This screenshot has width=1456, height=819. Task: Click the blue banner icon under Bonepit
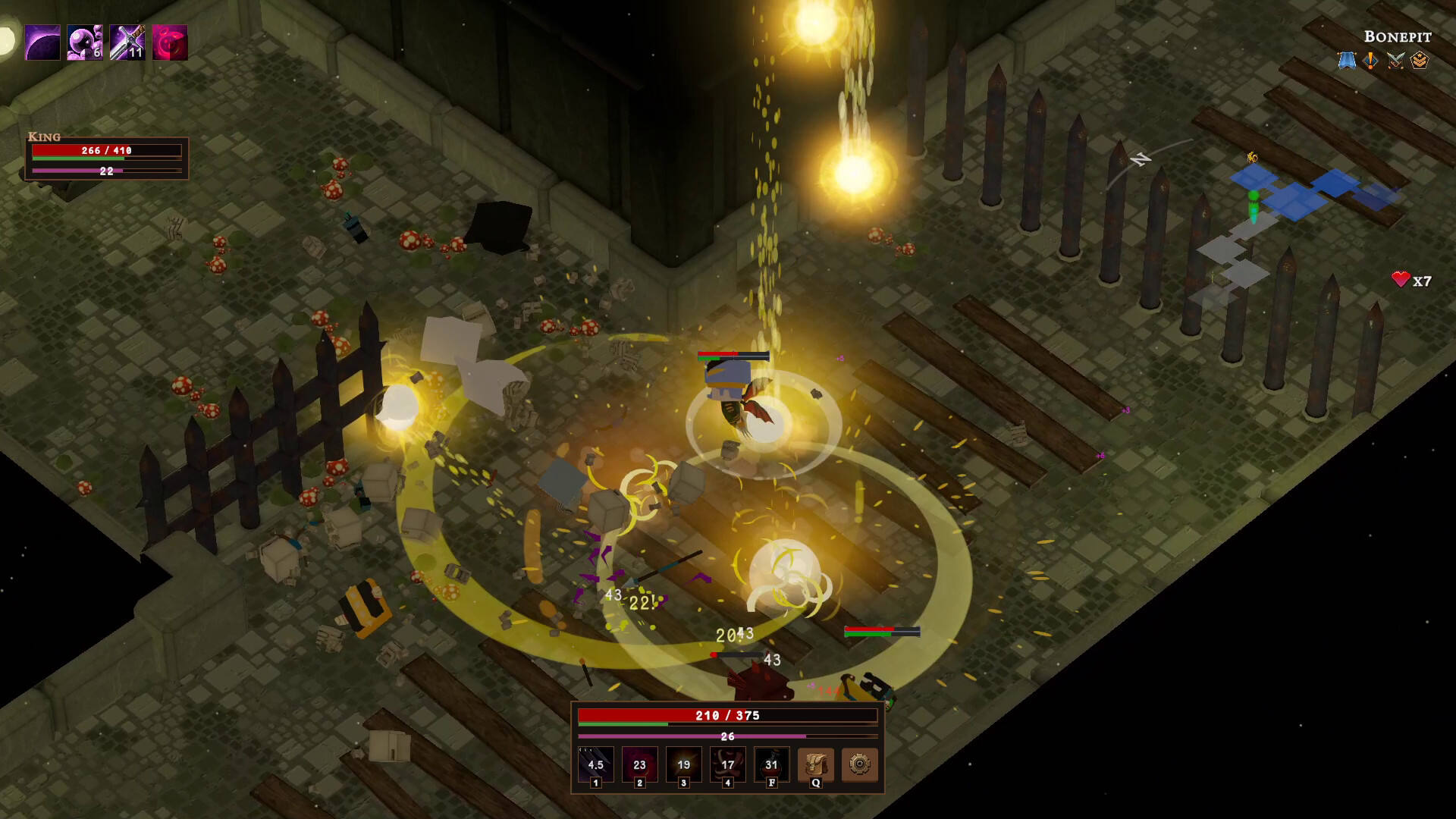(1347, 60)
